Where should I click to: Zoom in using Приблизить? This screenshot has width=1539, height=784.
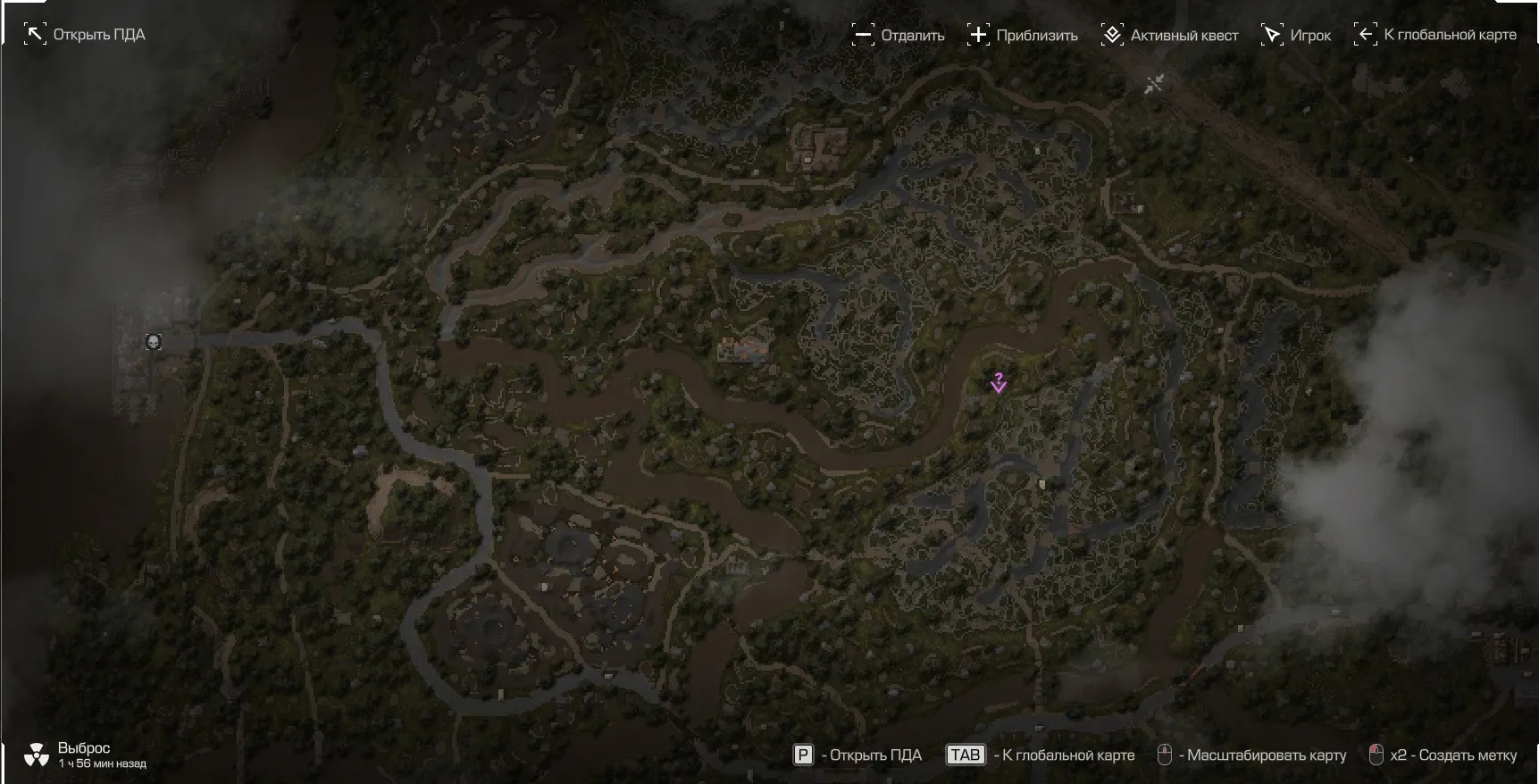pyautogui.click(x=1023, y=36)
